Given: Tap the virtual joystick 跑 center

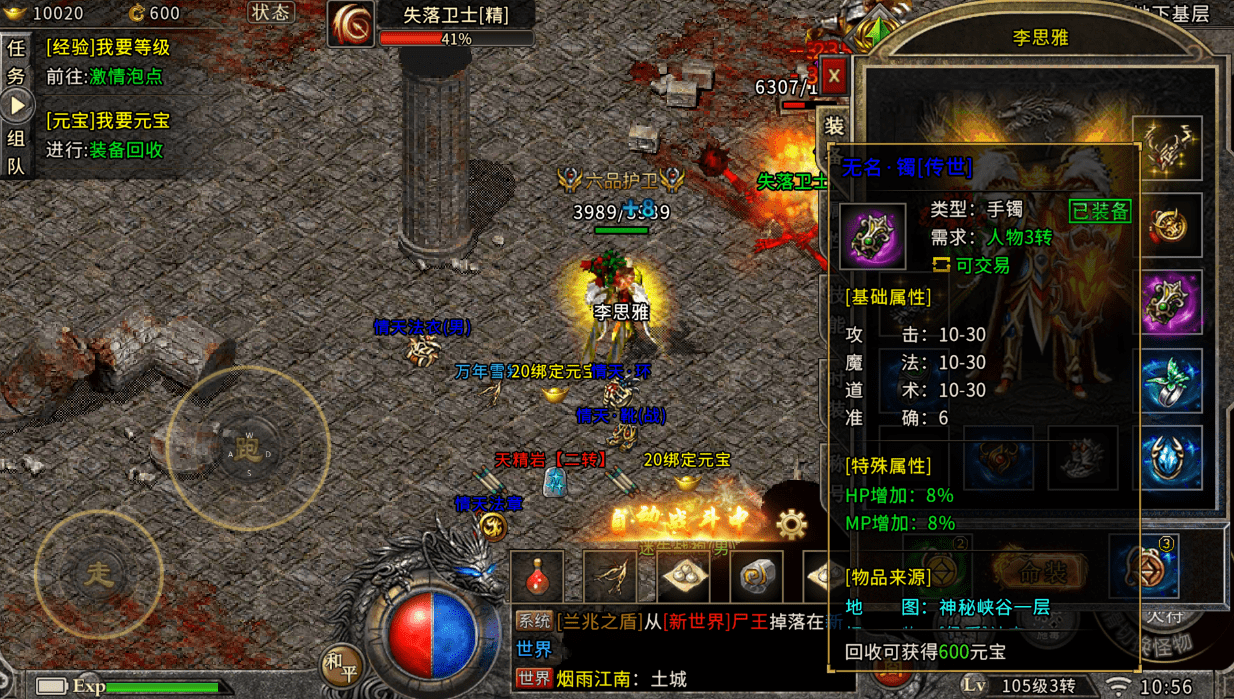Looking at the screenshot, I should [x=247, y=448].
